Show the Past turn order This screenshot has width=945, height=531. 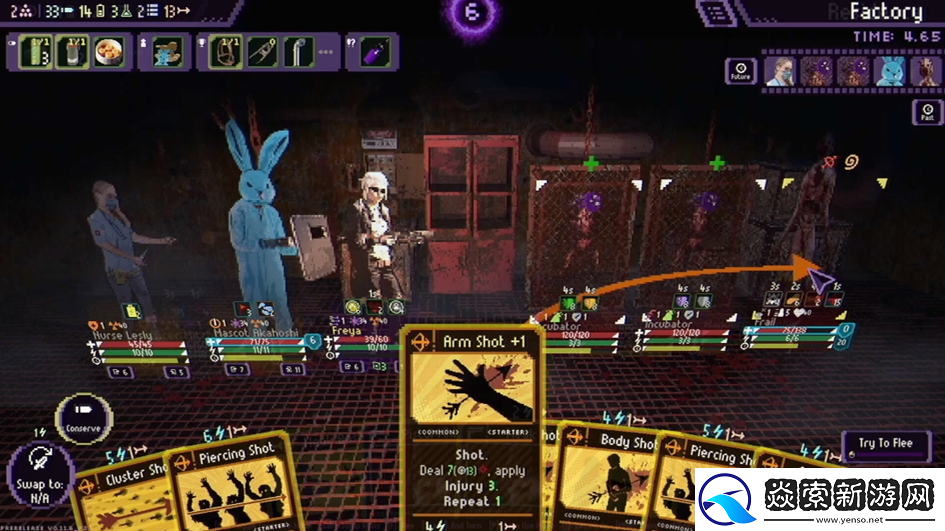point(928,110)
